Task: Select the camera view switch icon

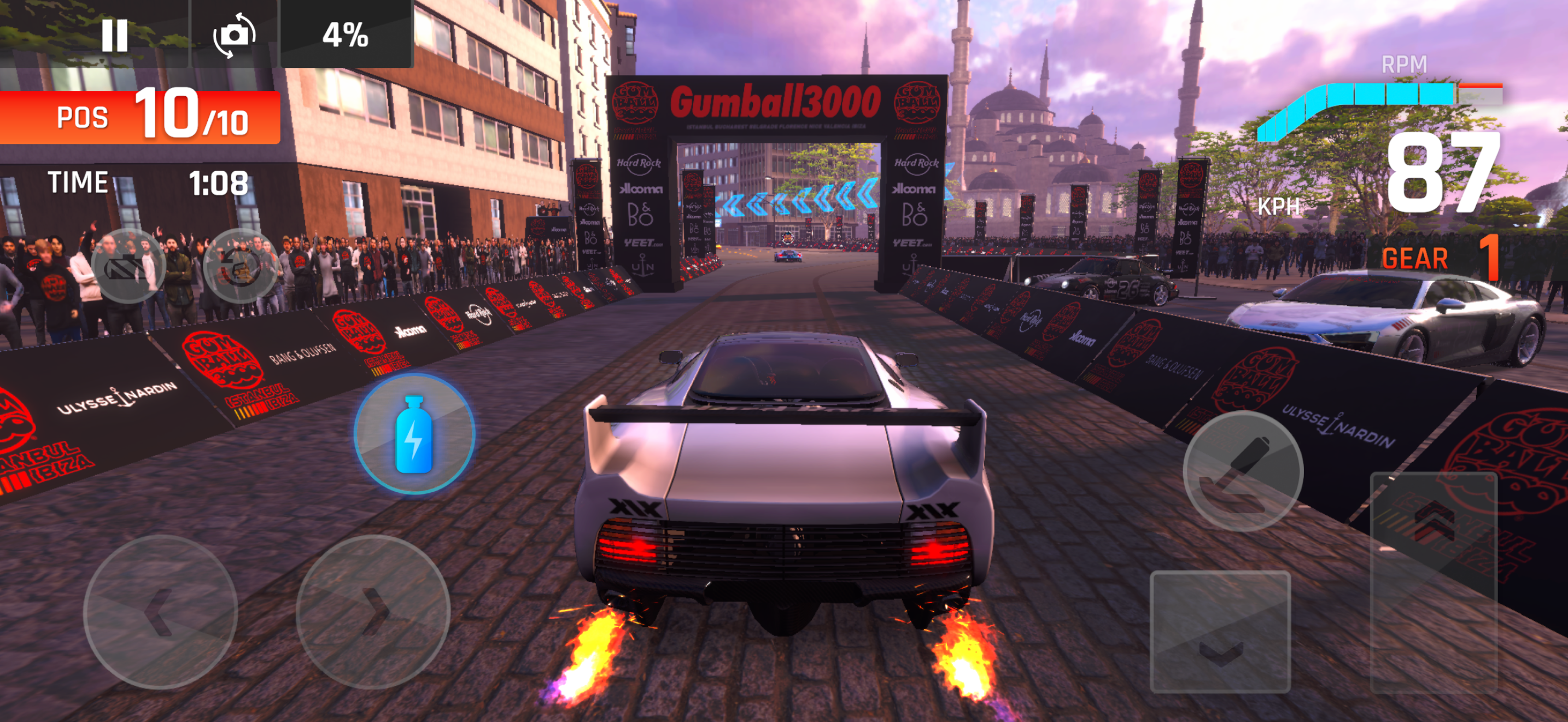Action: point(235,38)
